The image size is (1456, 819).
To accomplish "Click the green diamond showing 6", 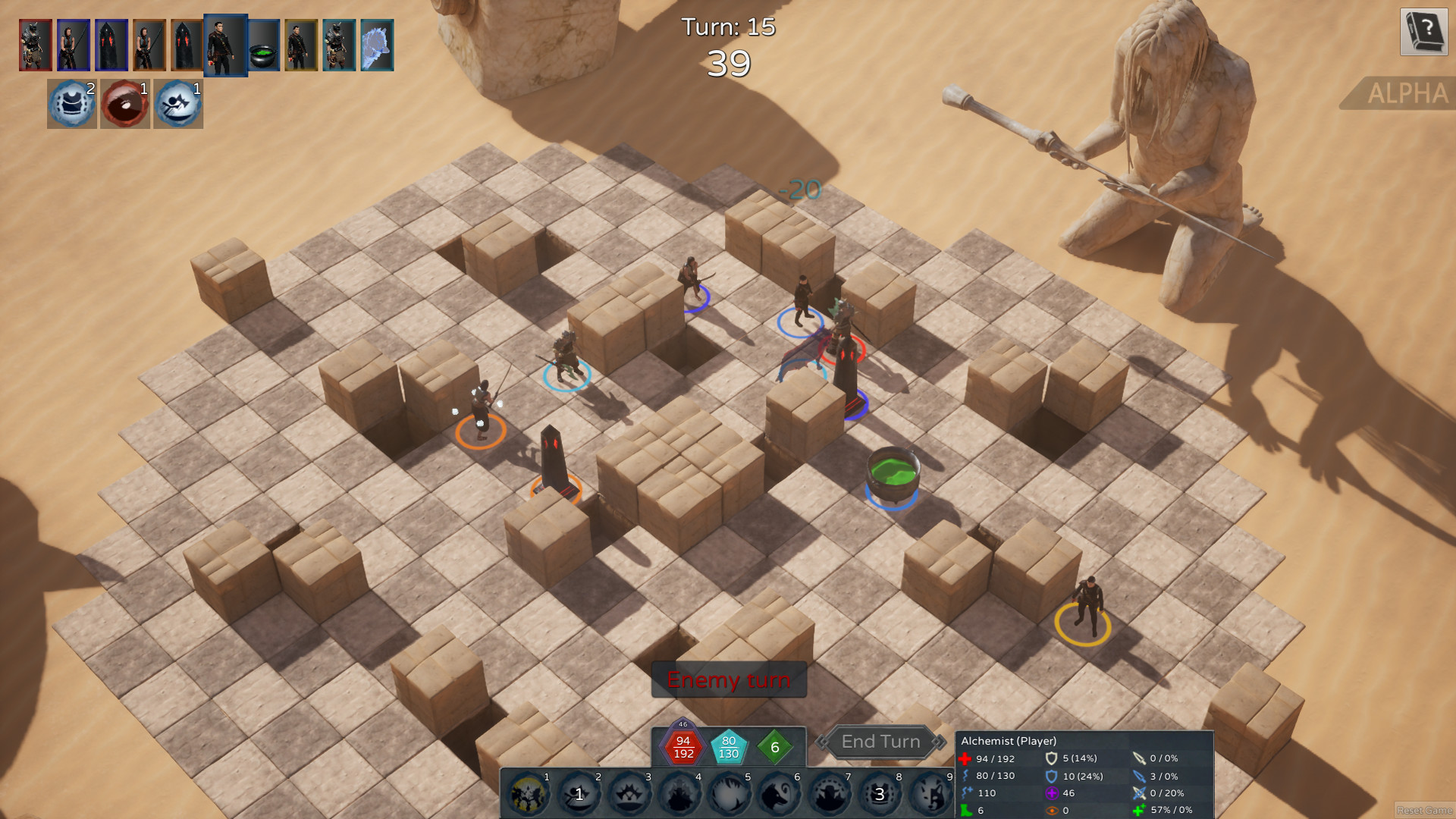I will point(774,745).
